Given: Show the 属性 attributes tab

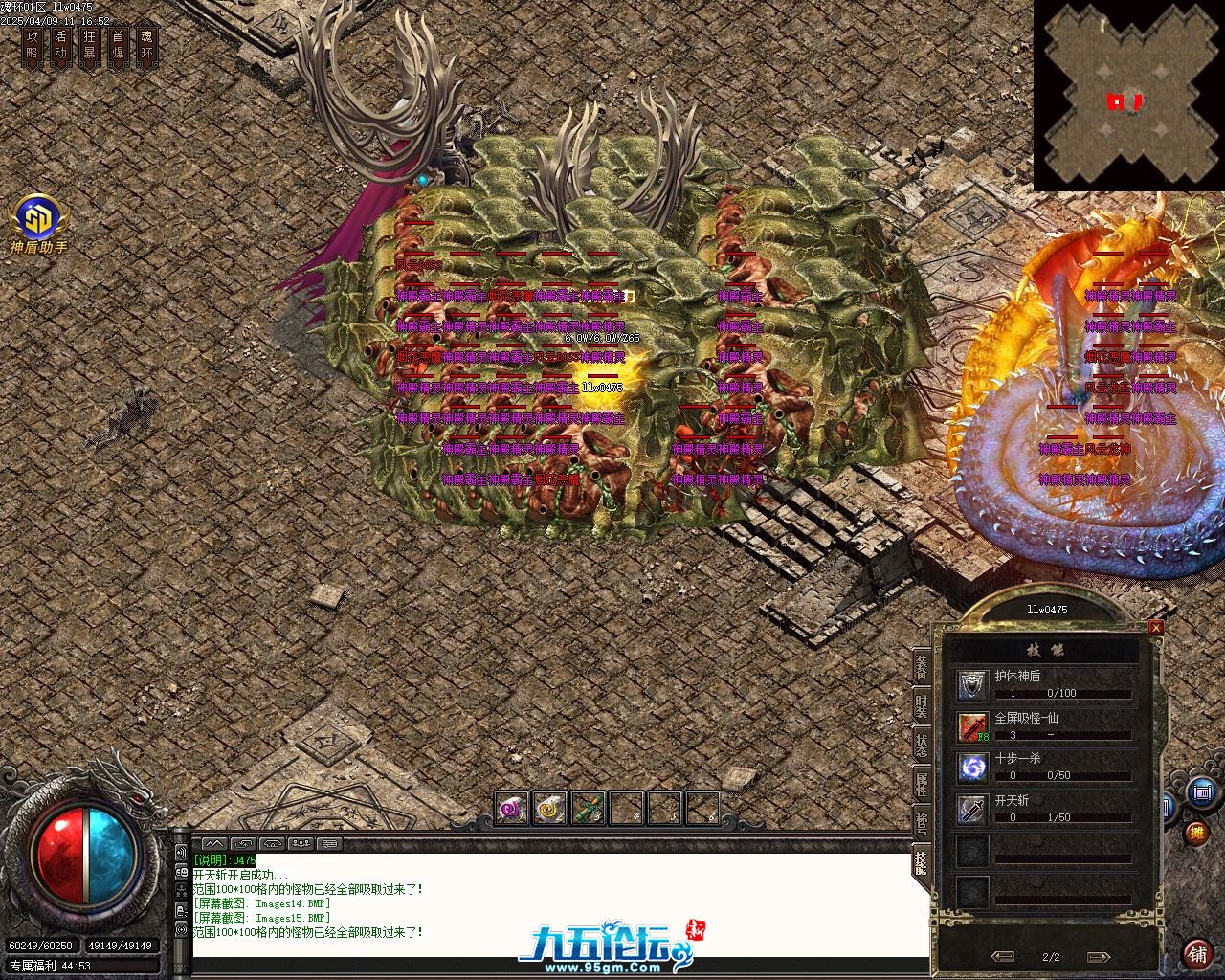Looking at the screenshot, I should pos(921,785).
